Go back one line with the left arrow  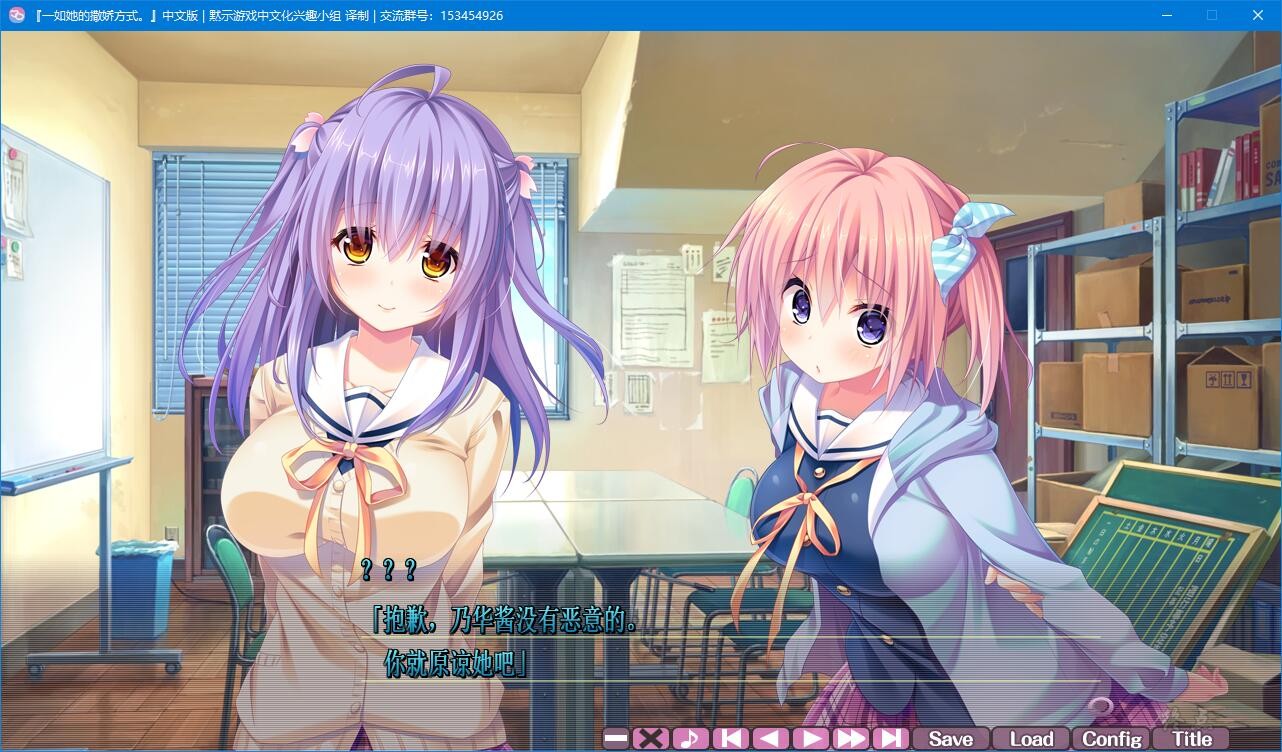(770, 739)
